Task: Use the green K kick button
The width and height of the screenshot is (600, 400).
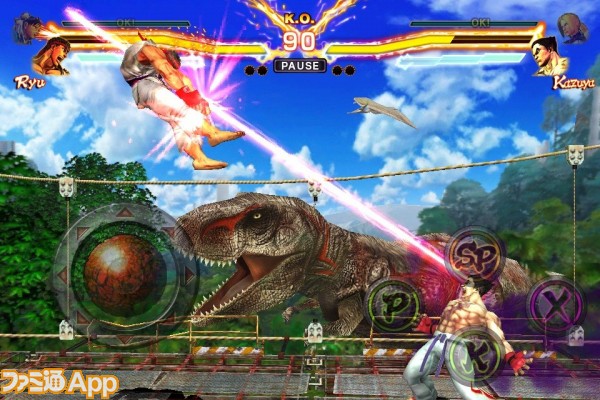Action: [x=470, y=353]
